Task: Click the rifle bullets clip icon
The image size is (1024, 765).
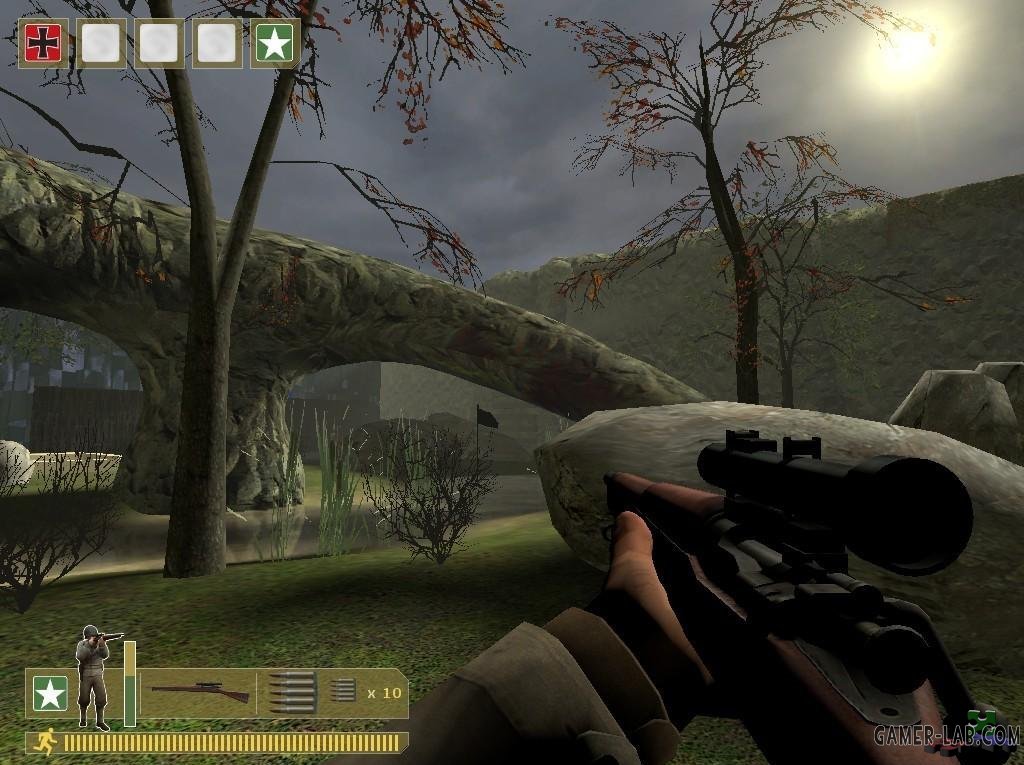Action: (x=292, y=692)
